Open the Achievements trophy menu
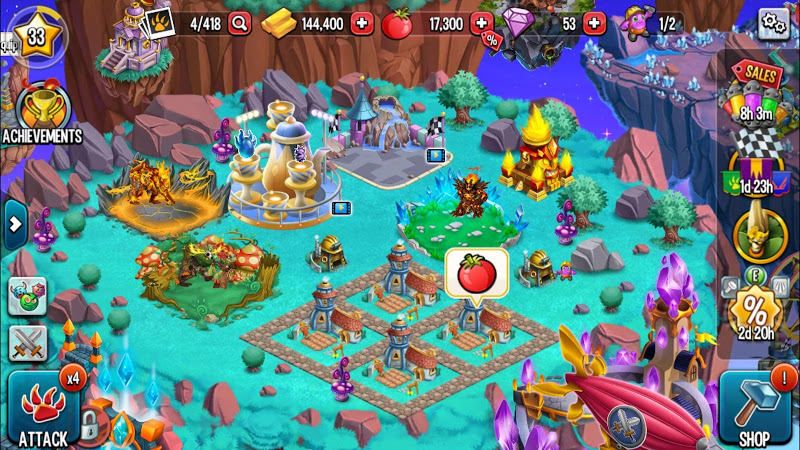 tap(41, 112)
